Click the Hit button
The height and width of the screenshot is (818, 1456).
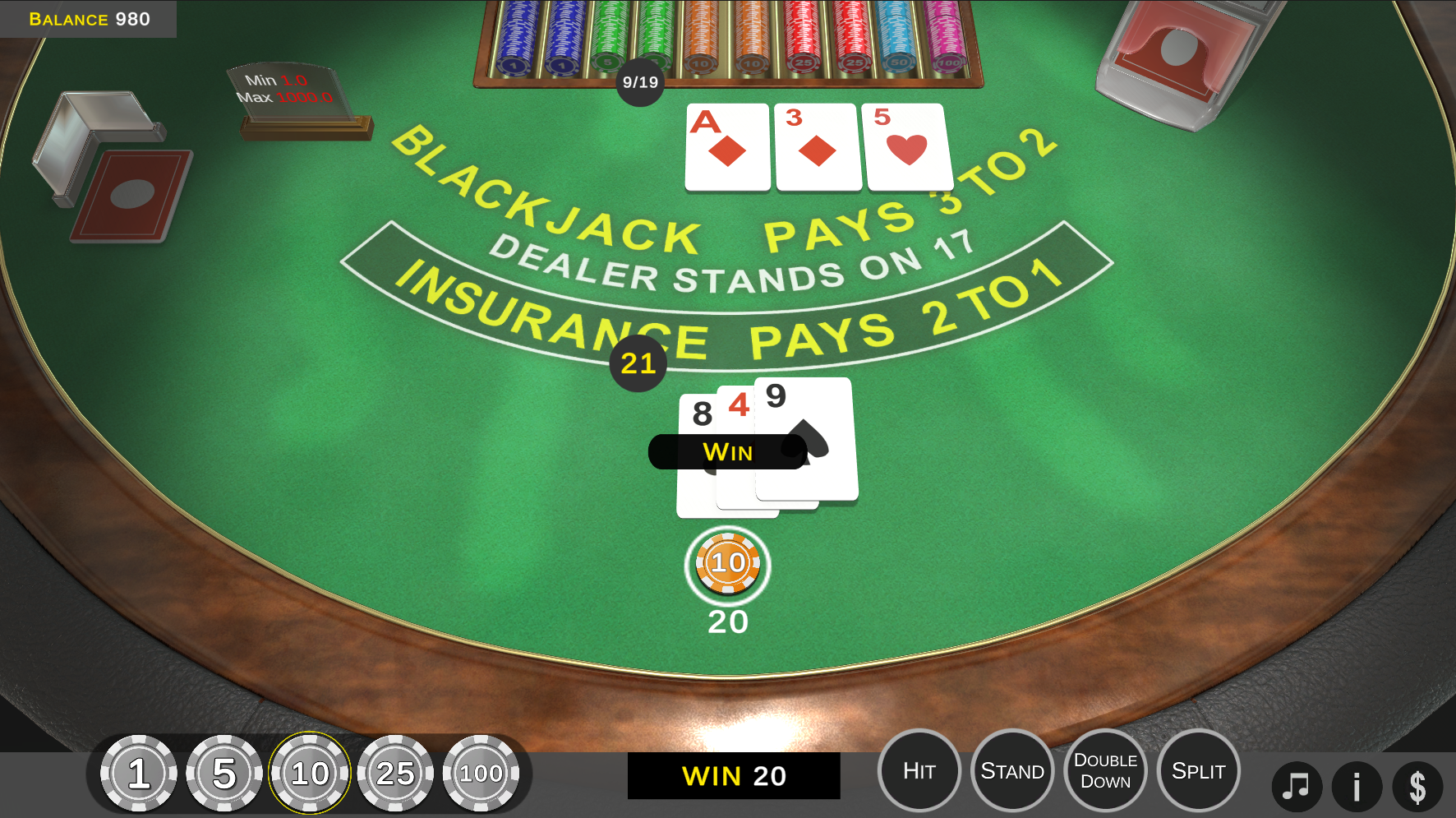tap(919, 770)
